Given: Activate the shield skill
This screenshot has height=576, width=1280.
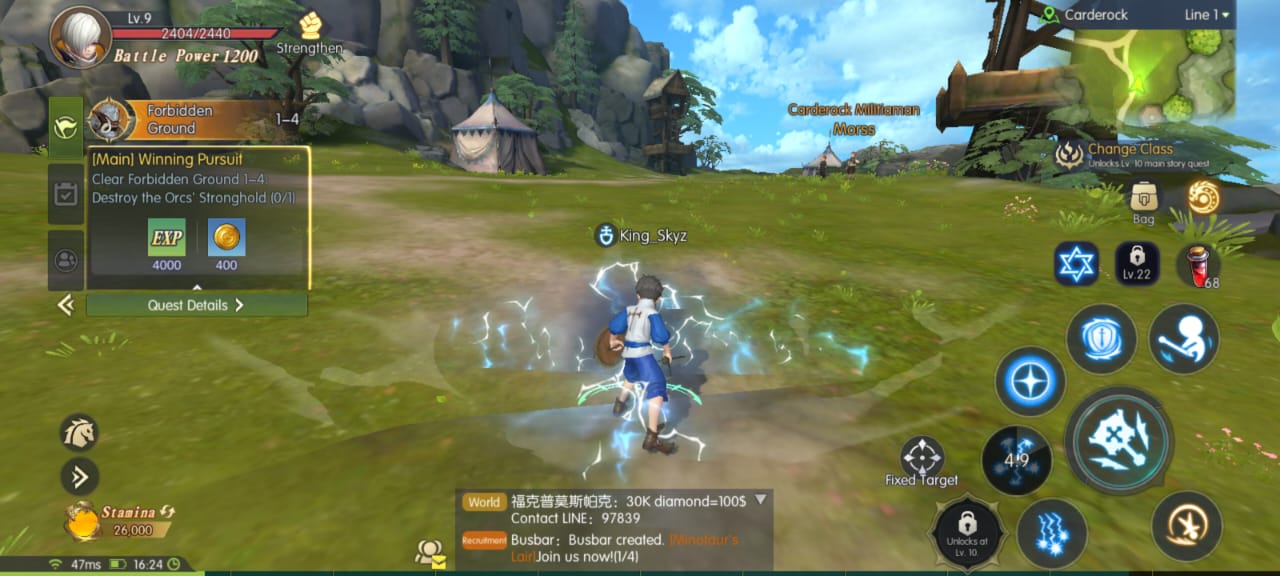Looking at the screenshot, I should pos(1101,339).
